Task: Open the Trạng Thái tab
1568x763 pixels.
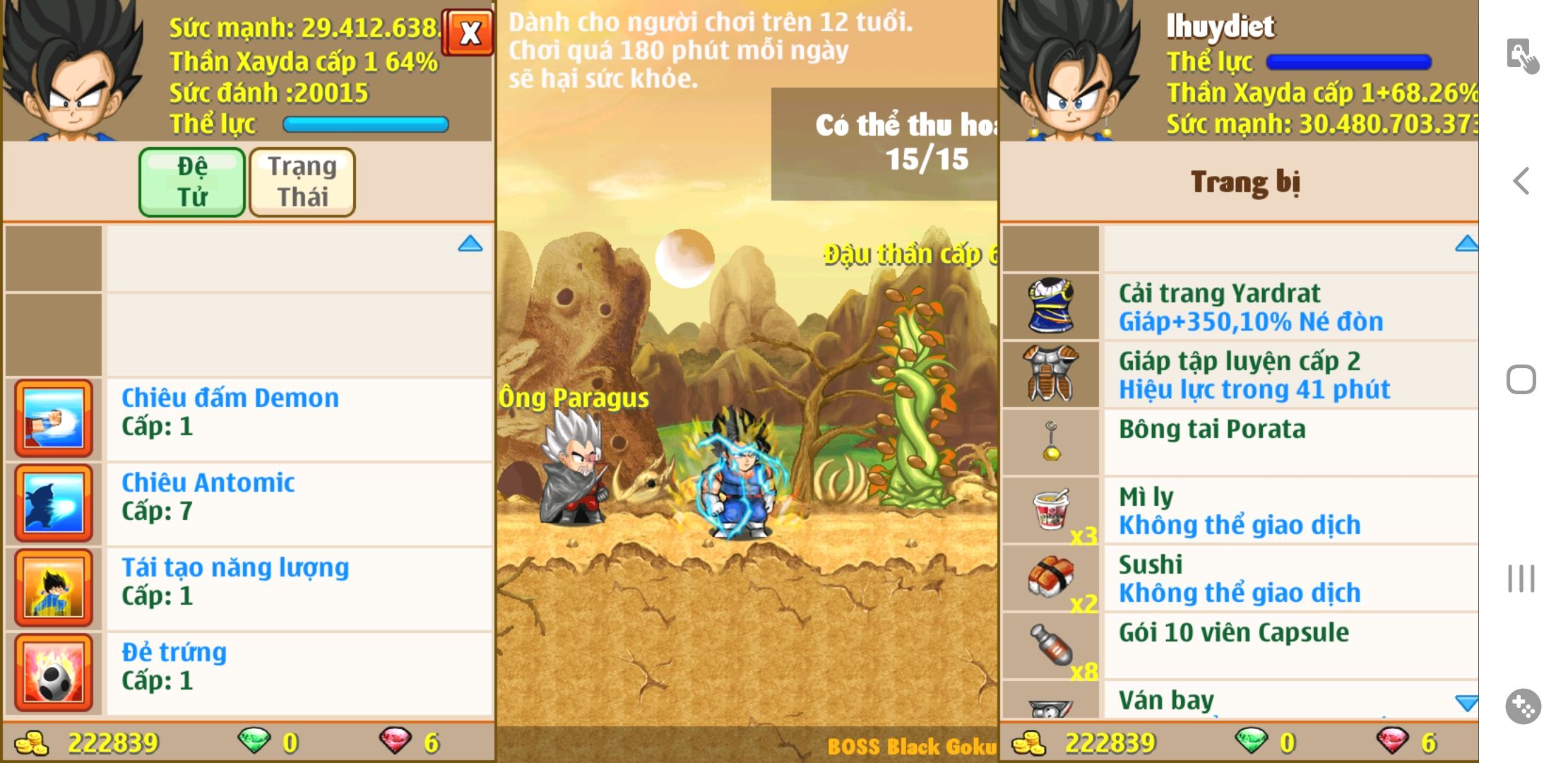Action: coord(302,182)
